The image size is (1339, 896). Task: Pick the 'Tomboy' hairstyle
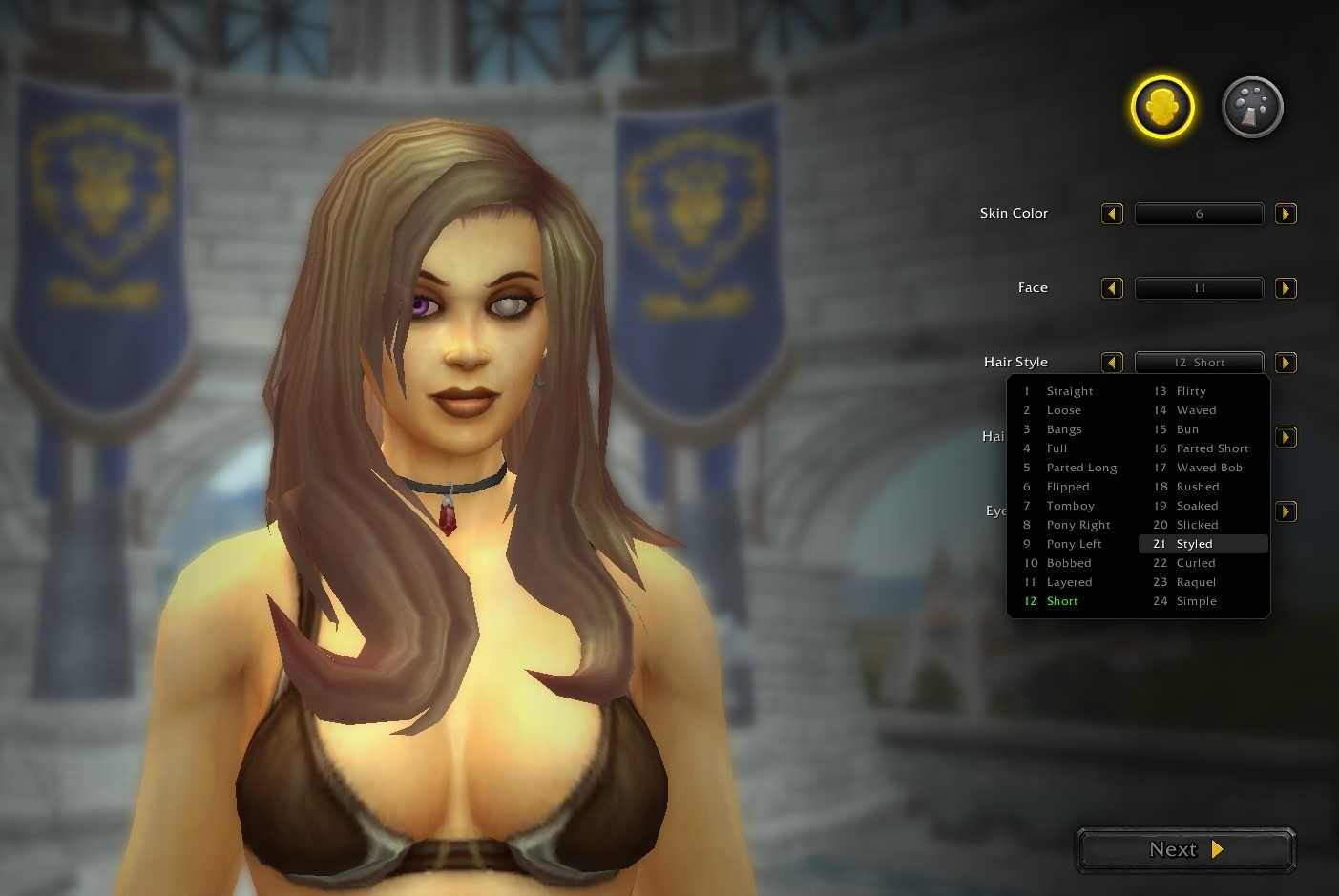[x=1070, y=505]
